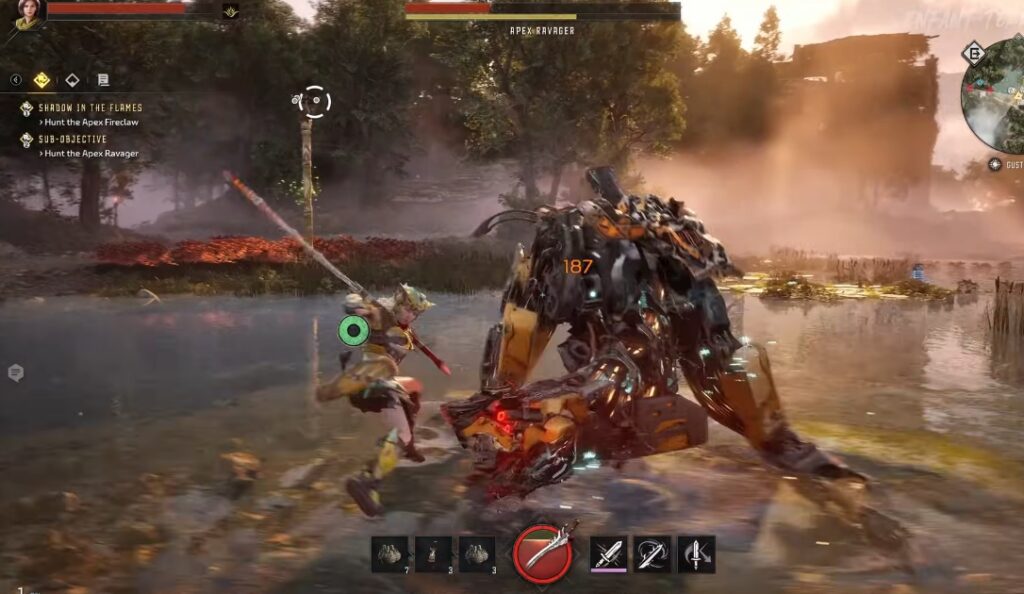The height and width of the screenshot is (594, 1024).
Task: Open the journal list tab
Action: (x=102, y=80)
